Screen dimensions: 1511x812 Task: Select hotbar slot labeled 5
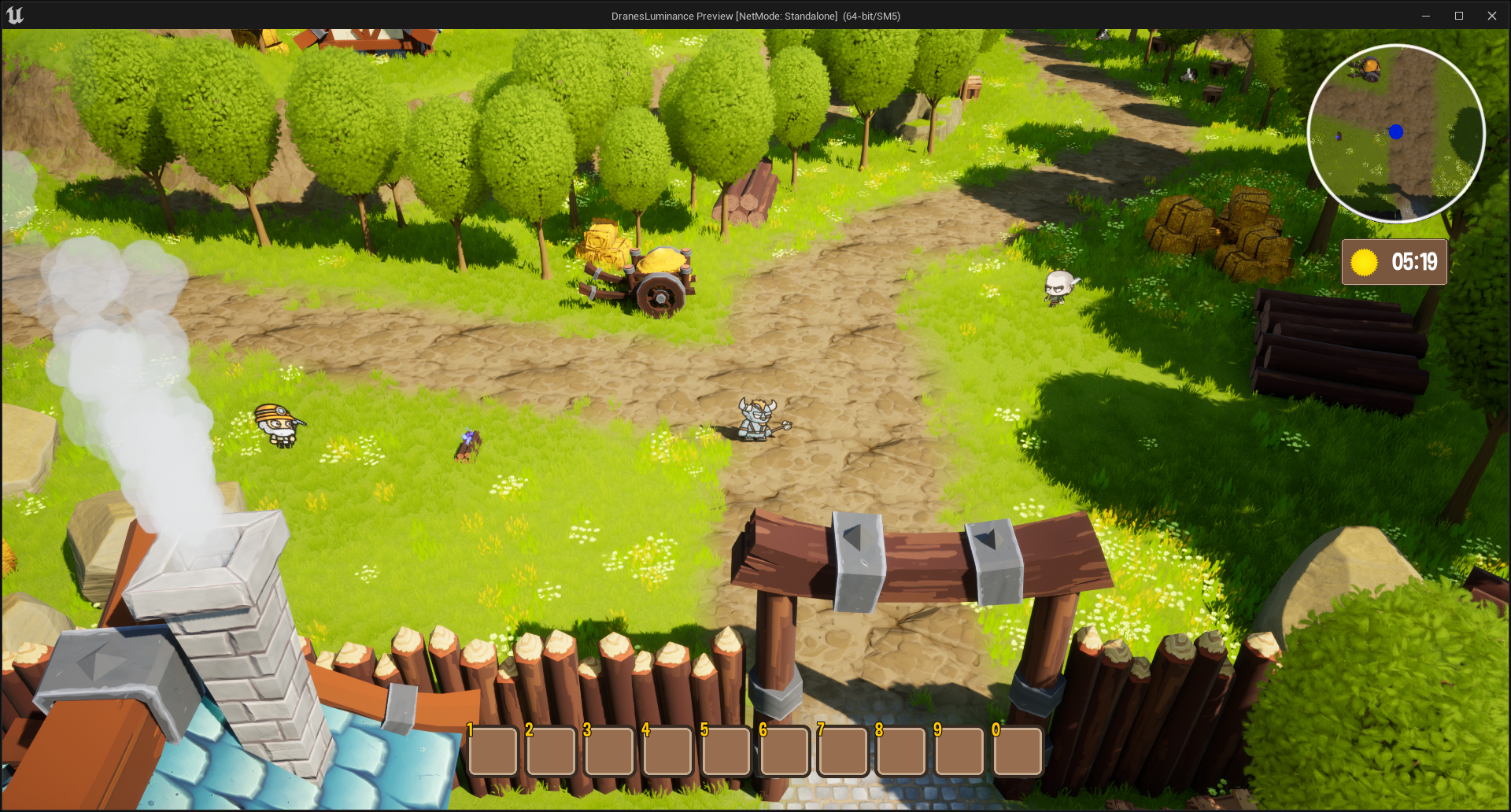coord(726,751)
